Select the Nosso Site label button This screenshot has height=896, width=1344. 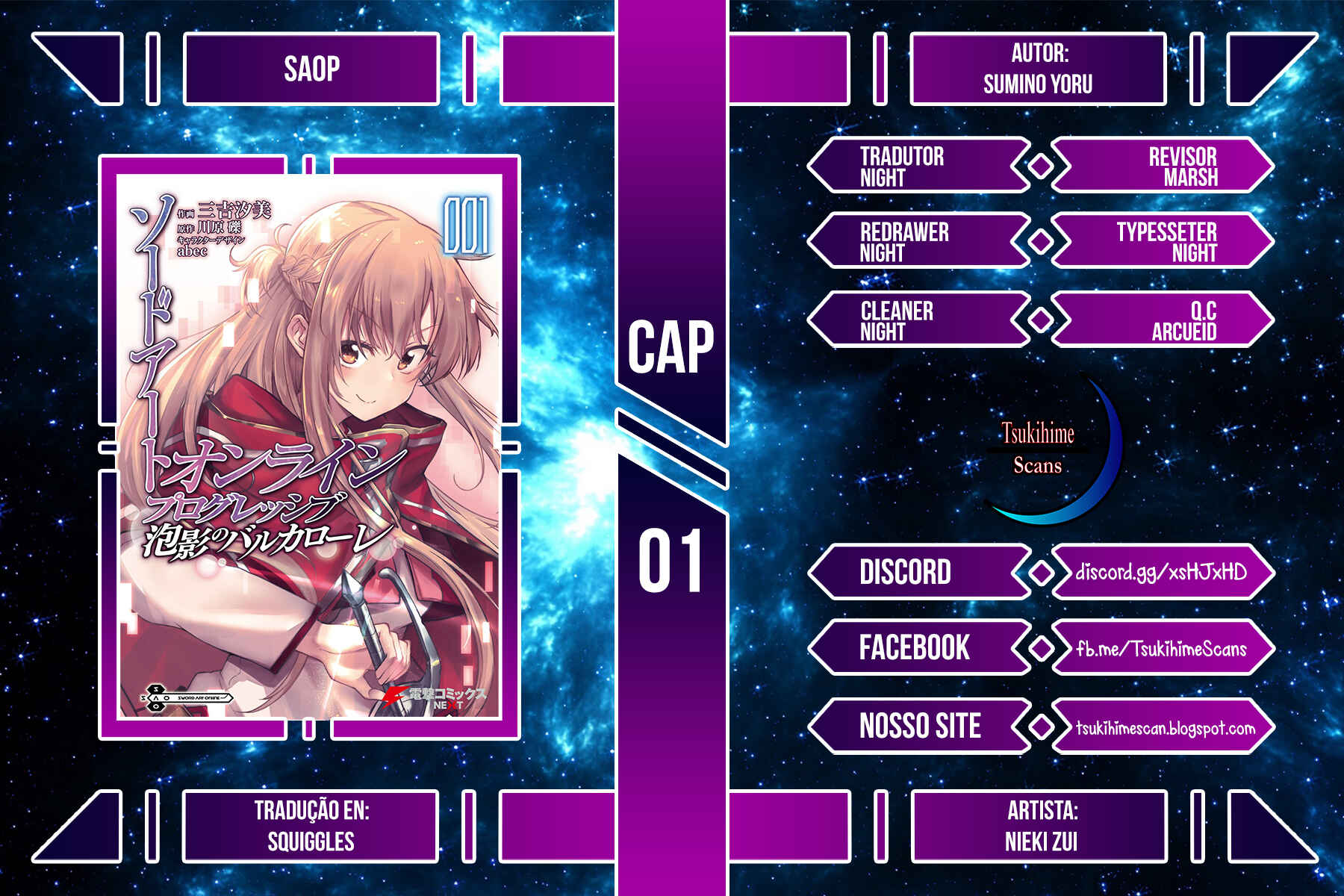[x=920, y=727]
